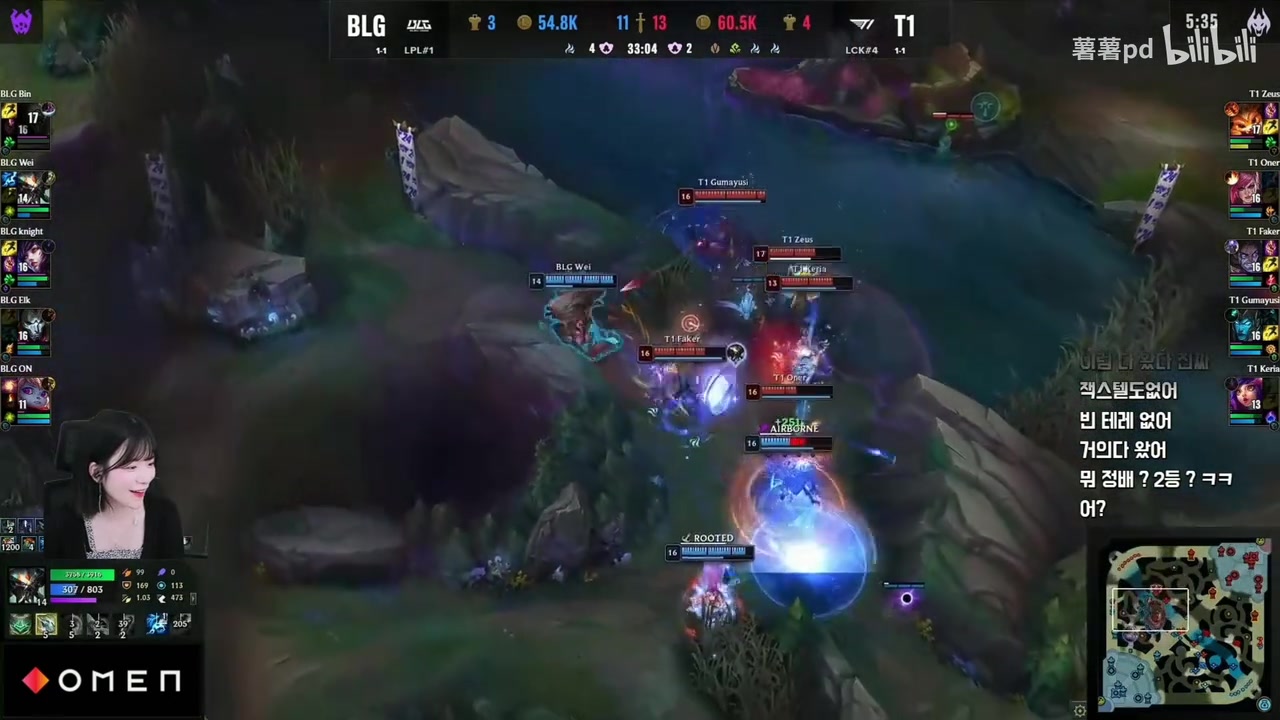
Task: Click the match timer showing 33:04
Action: click(x=643, y=48)
